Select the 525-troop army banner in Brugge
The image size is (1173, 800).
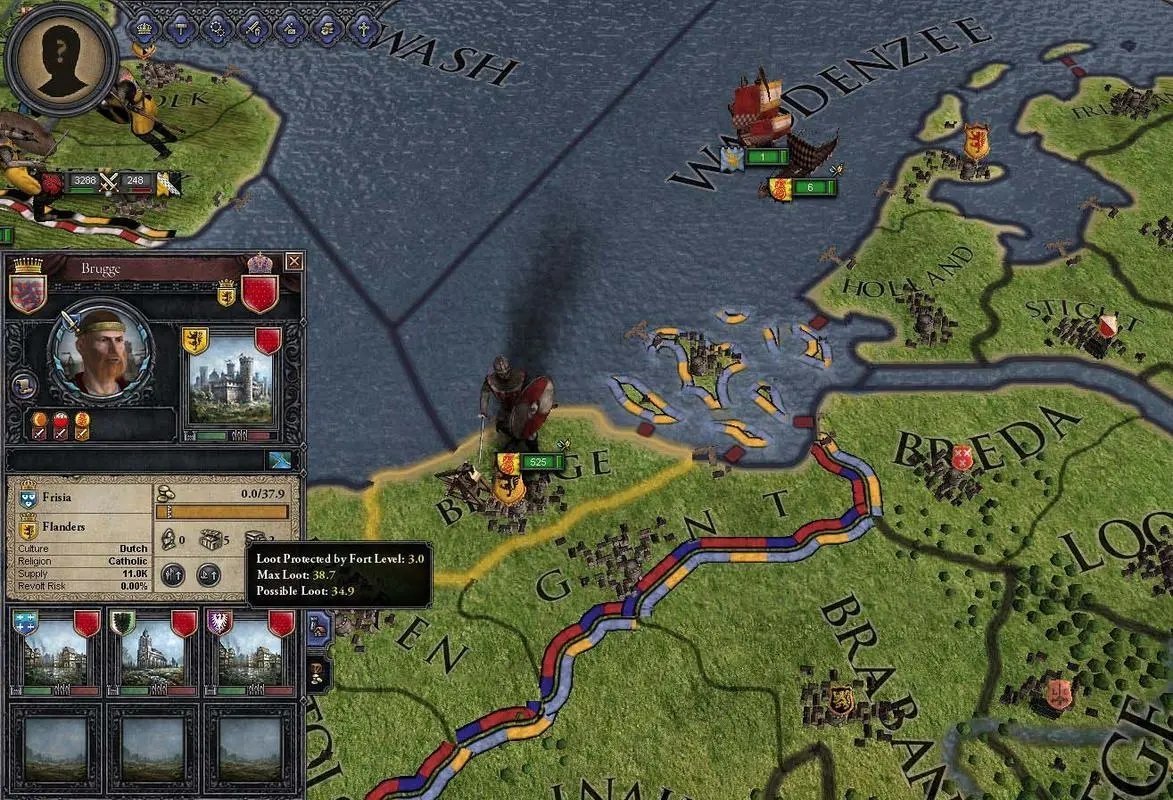click(x=533, y=462)
